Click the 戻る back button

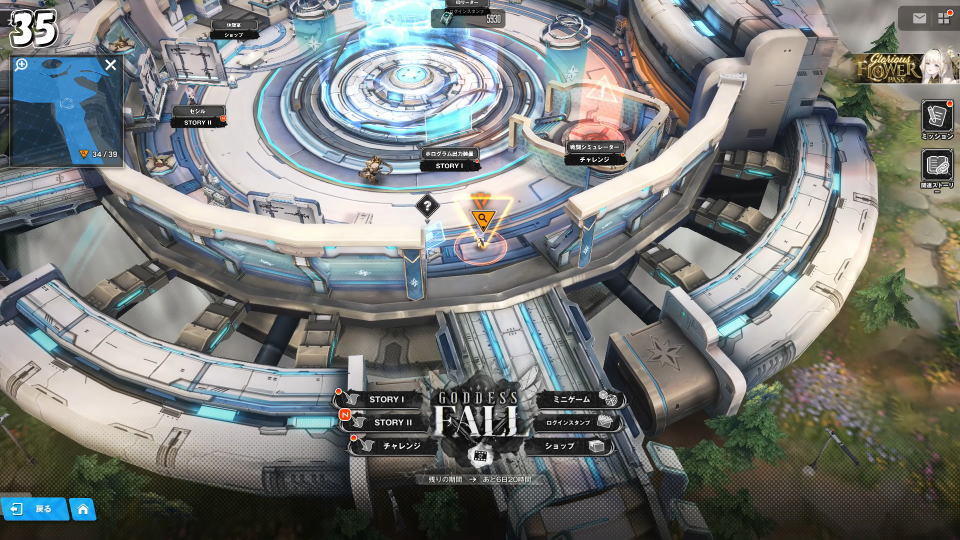click(x=33, y=509)
